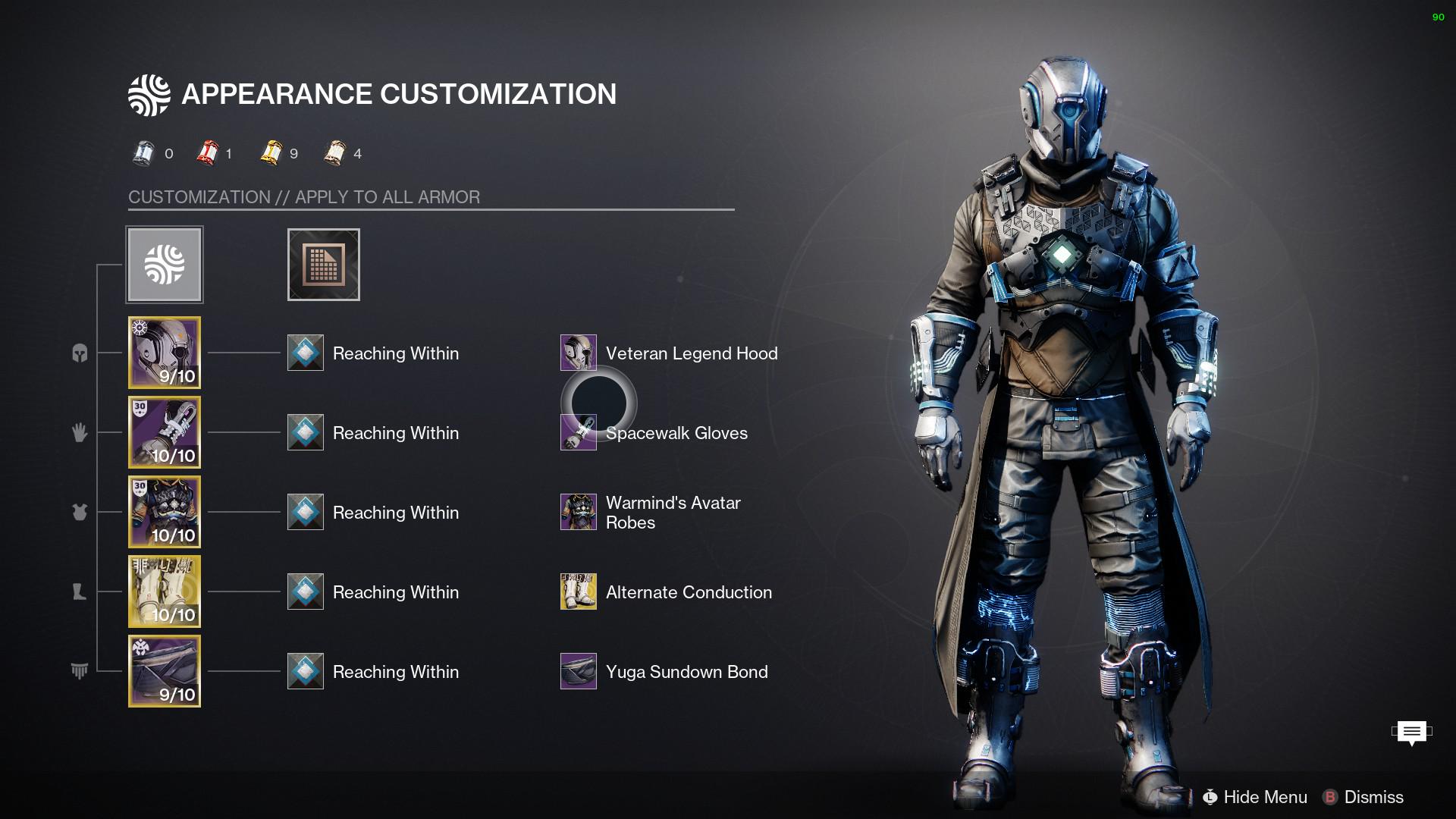Open the chest armor slot
Screen dimensions: 1456x819
[165, 512]
